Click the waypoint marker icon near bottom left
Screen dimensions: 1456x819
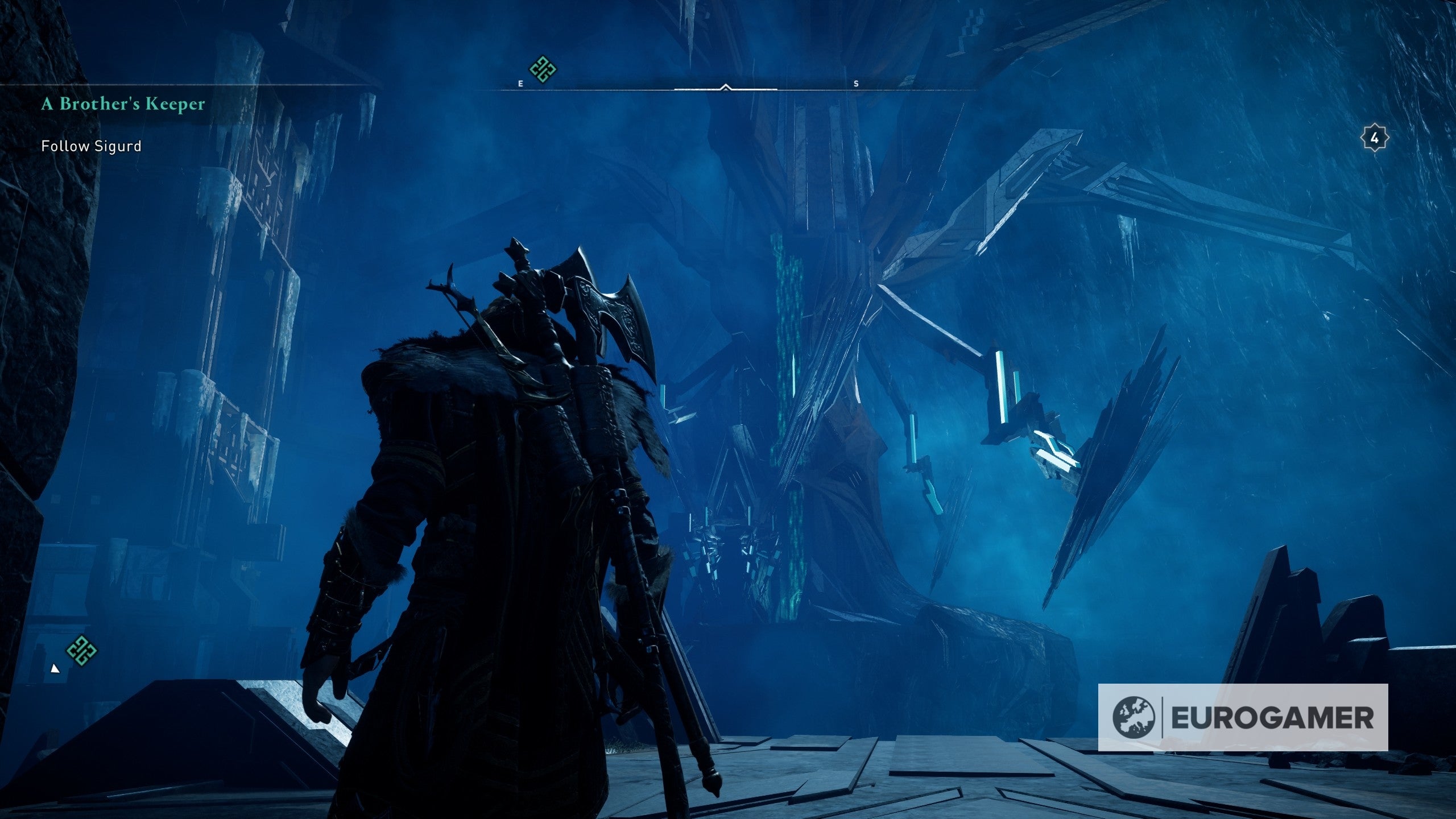click(x=81, y=650)
